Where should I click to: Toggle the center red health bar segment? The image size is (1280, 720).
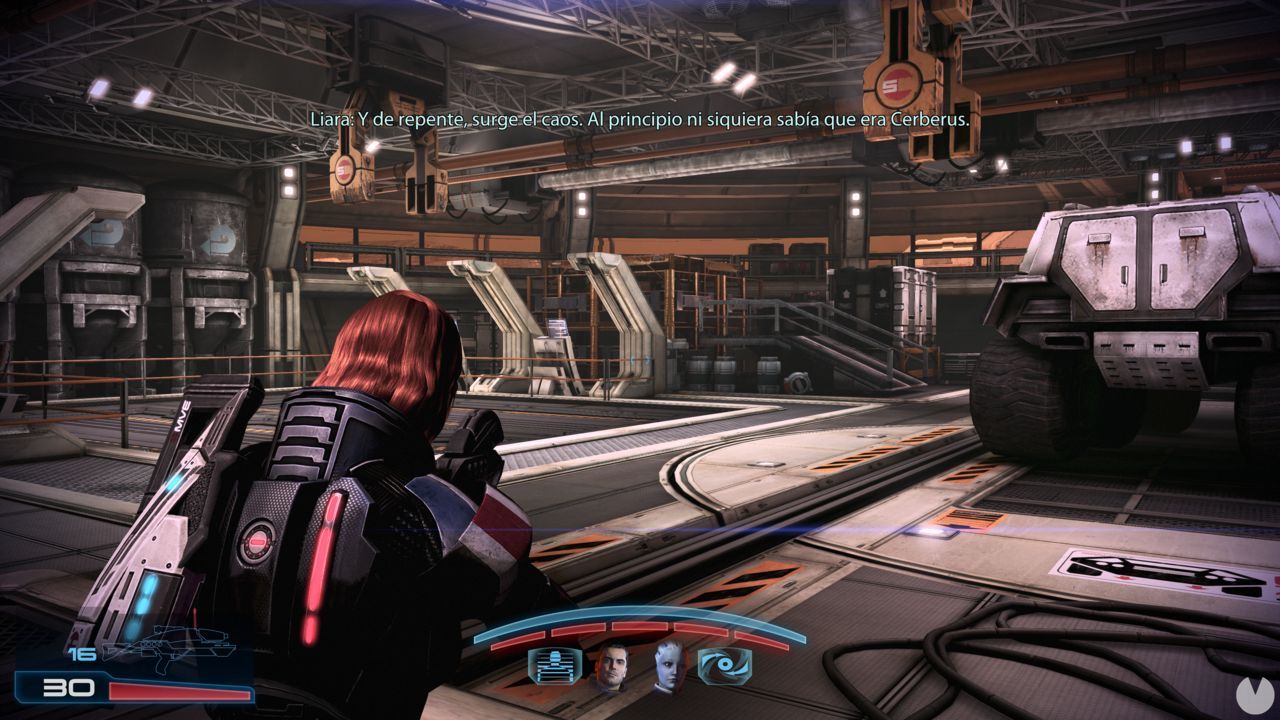tap(640, 626)
